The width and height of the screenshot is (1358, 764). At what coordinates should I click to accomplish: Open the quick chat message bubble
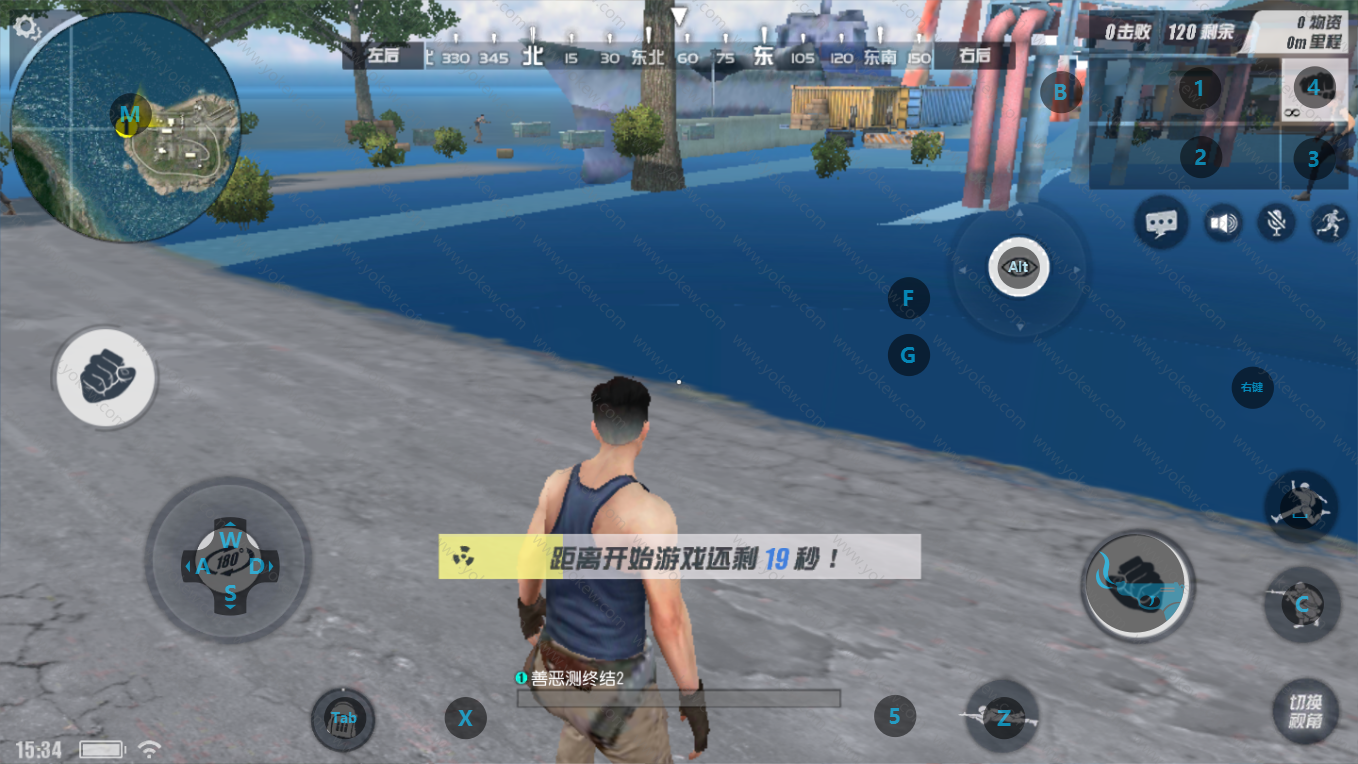tap(1161, 222)
